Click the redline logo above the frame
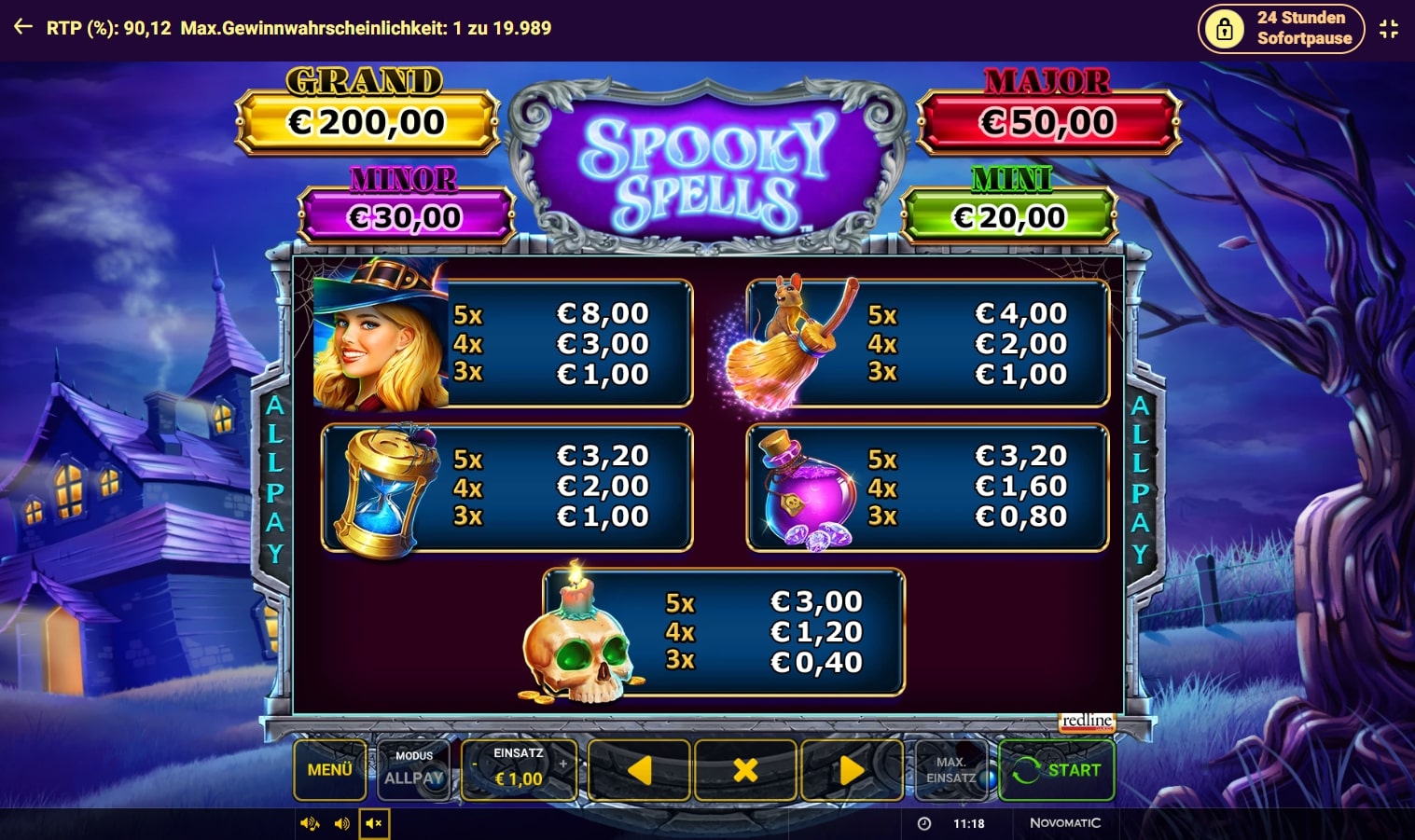Image resolution: width=1415 pixels, height=840 pixels. point(1087,722)
